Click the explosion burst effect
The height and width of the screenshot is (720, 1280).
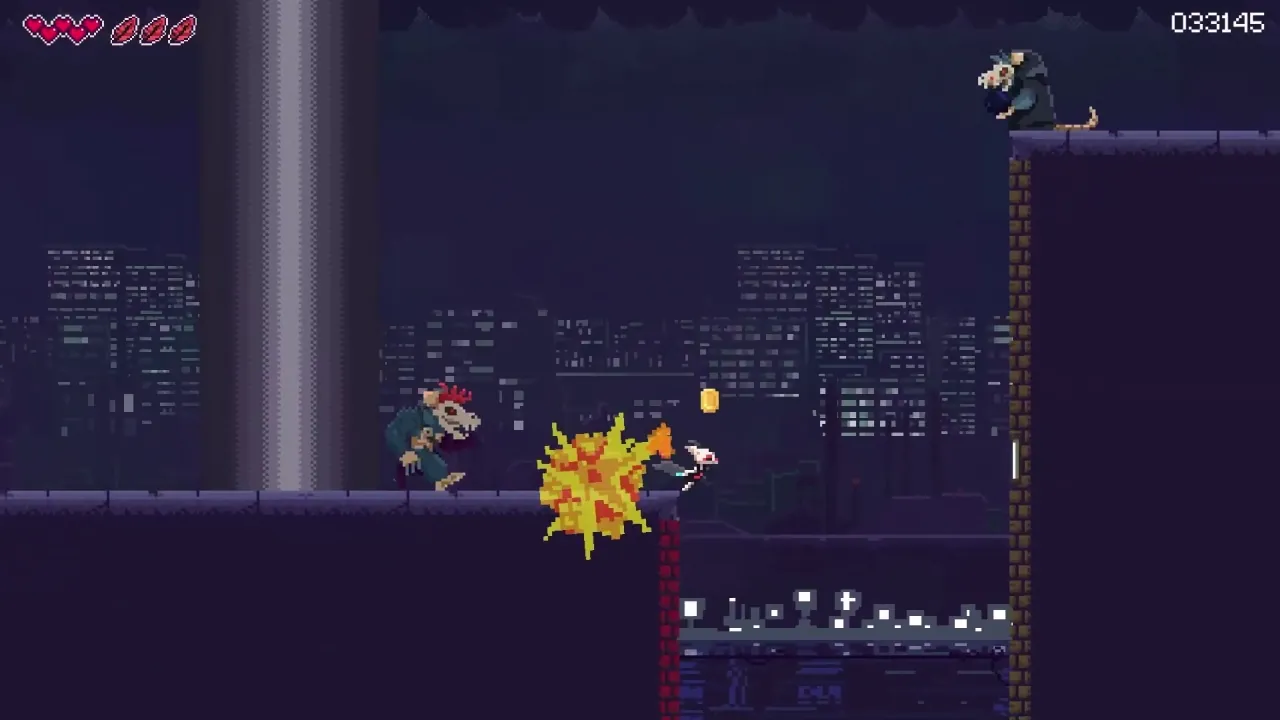tap(595, 480)
